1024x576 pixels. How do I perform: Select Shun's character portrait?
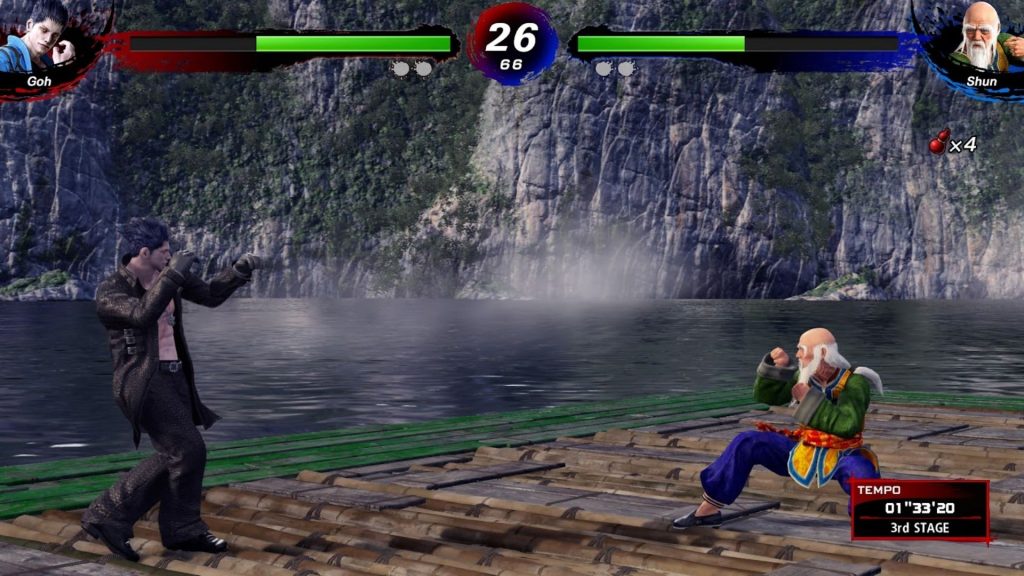point(981,38)
